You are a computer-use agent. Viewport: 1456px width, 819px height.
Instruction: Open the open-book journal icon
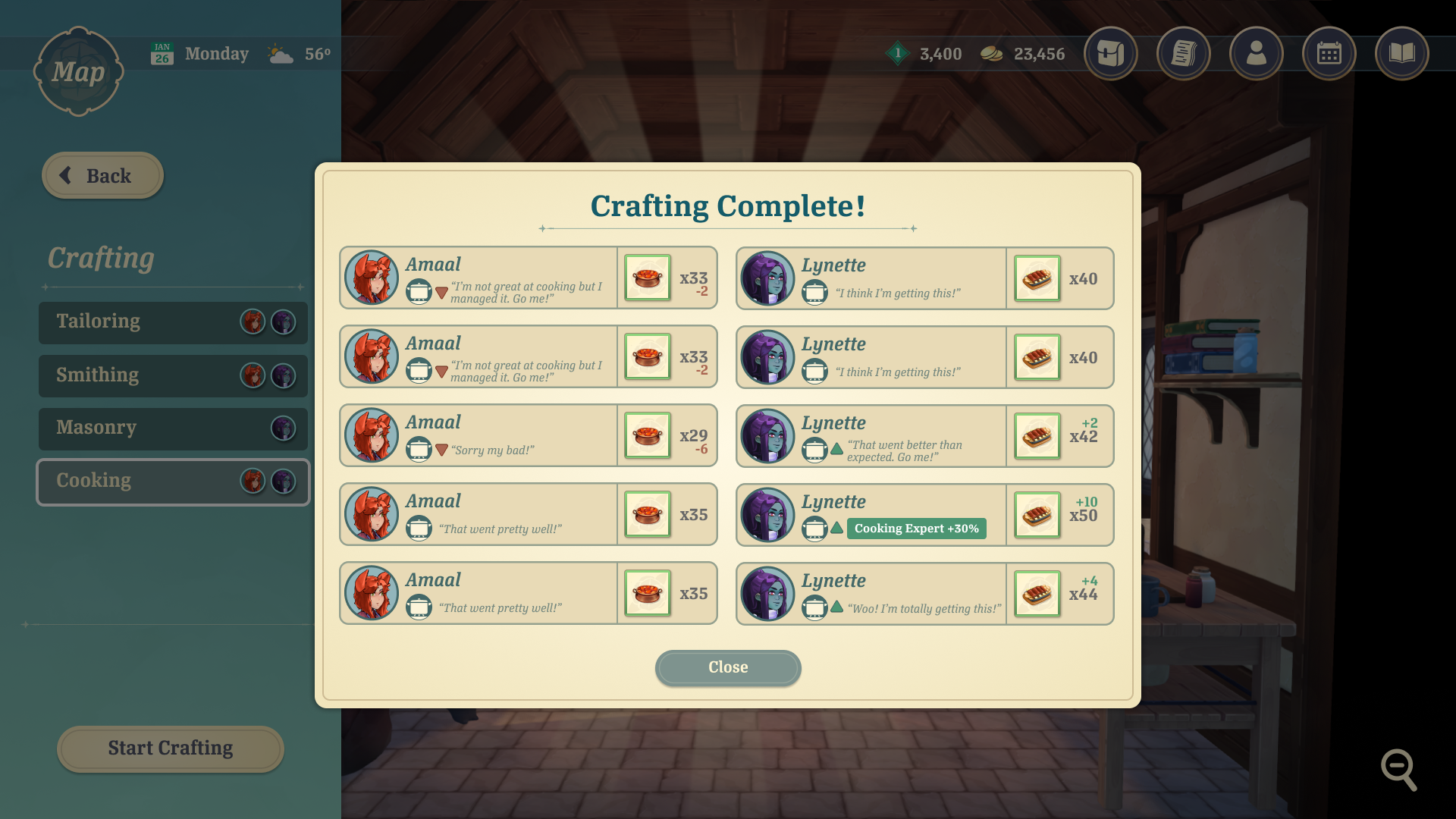click(1401, 54)
